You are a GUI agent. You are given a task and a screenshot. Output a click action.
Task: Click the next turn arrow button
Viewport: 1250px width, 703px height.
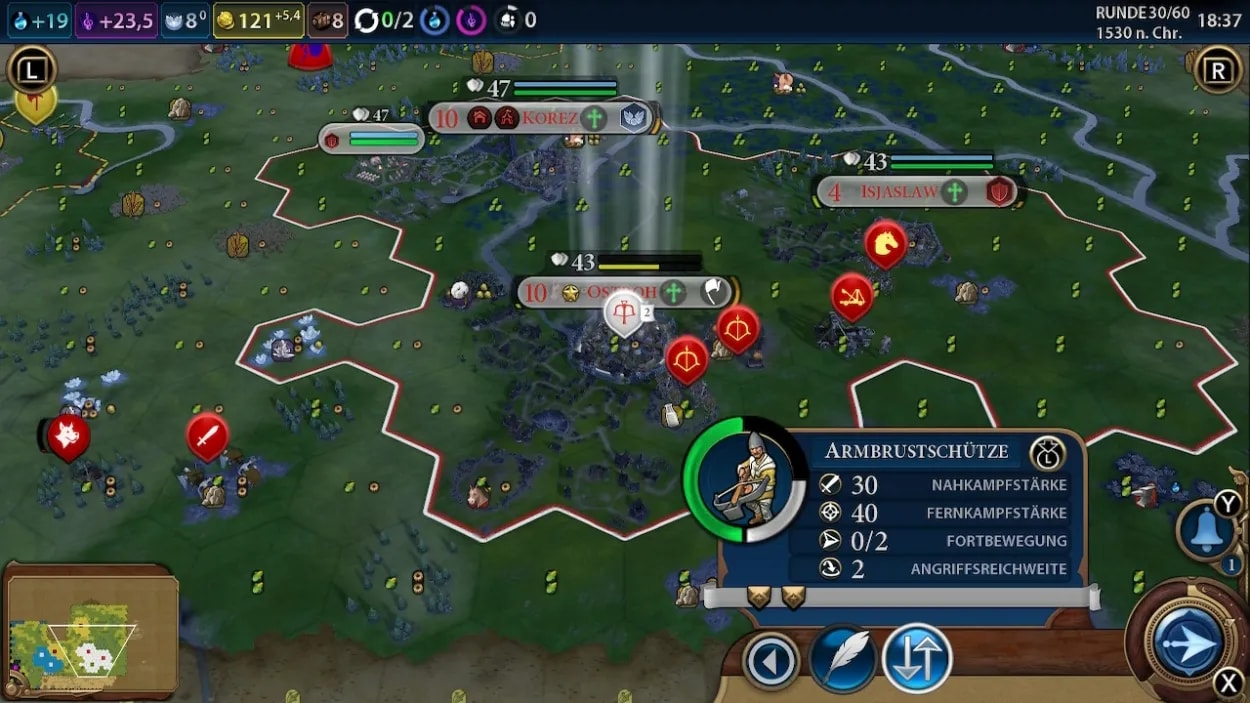click(1188, 642)
